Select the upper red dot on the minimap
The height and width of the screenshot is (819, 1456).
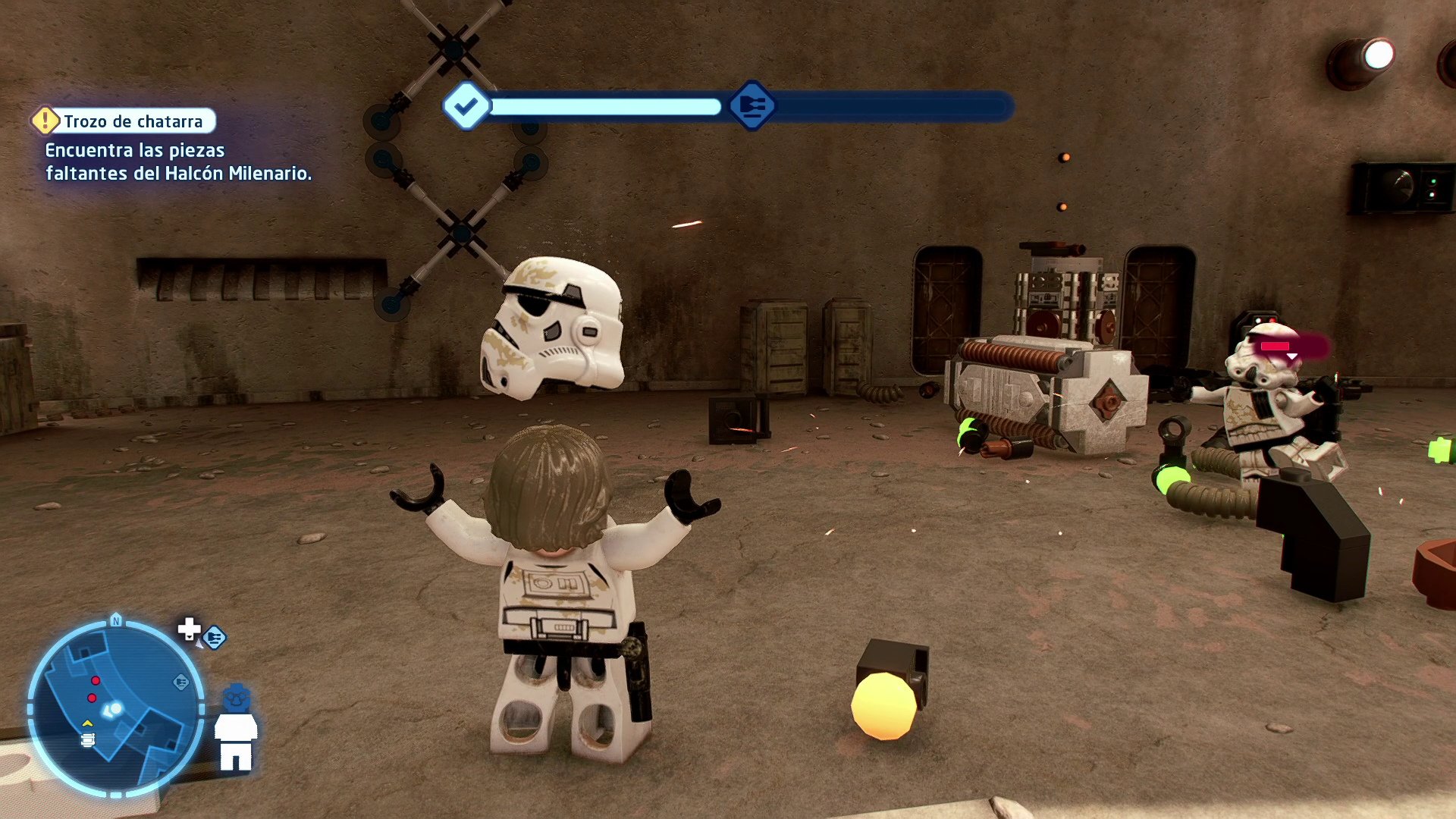96,681
